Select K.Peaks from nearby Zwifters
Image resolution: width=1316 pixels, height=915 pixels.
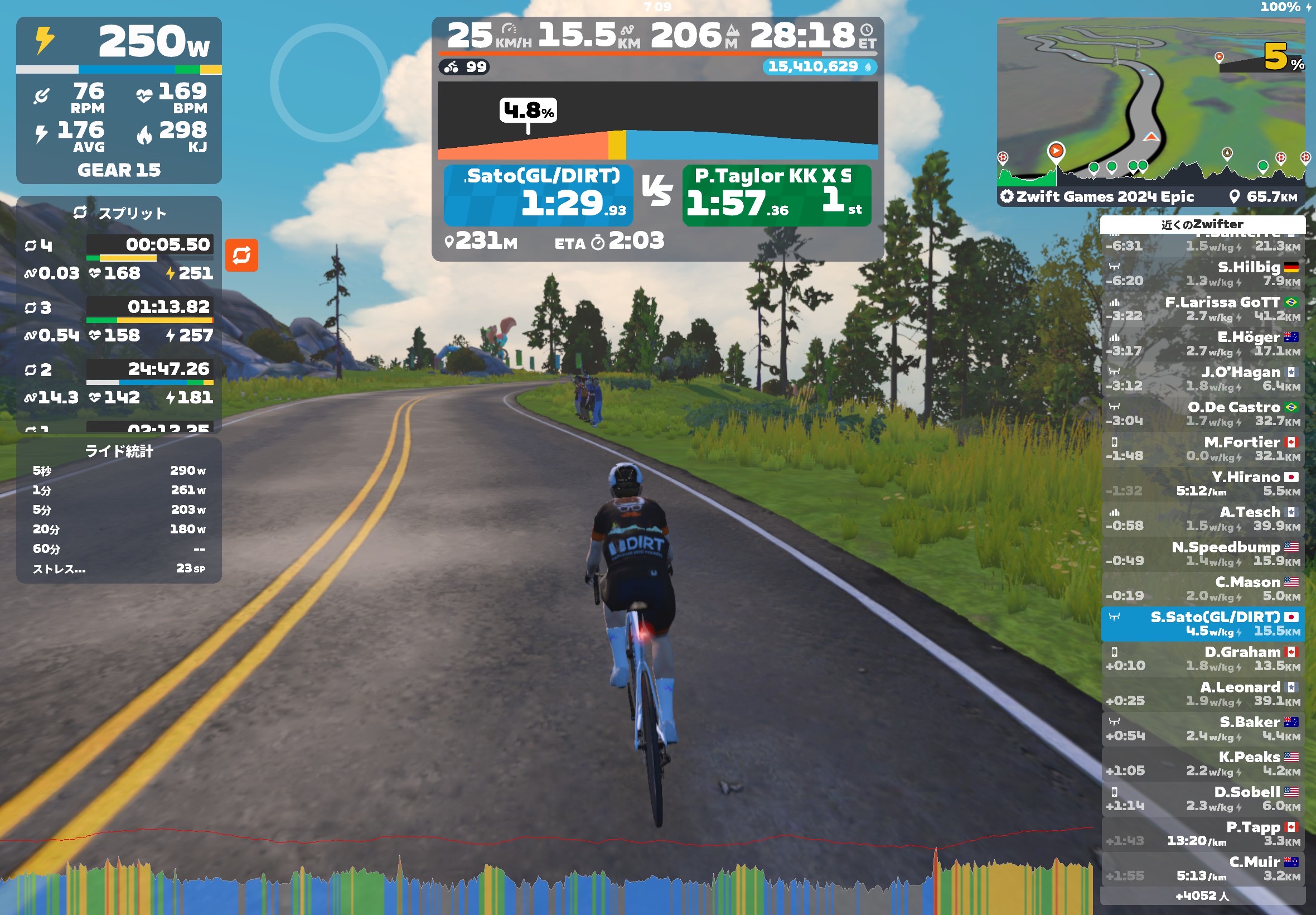tap(1202, 764)
